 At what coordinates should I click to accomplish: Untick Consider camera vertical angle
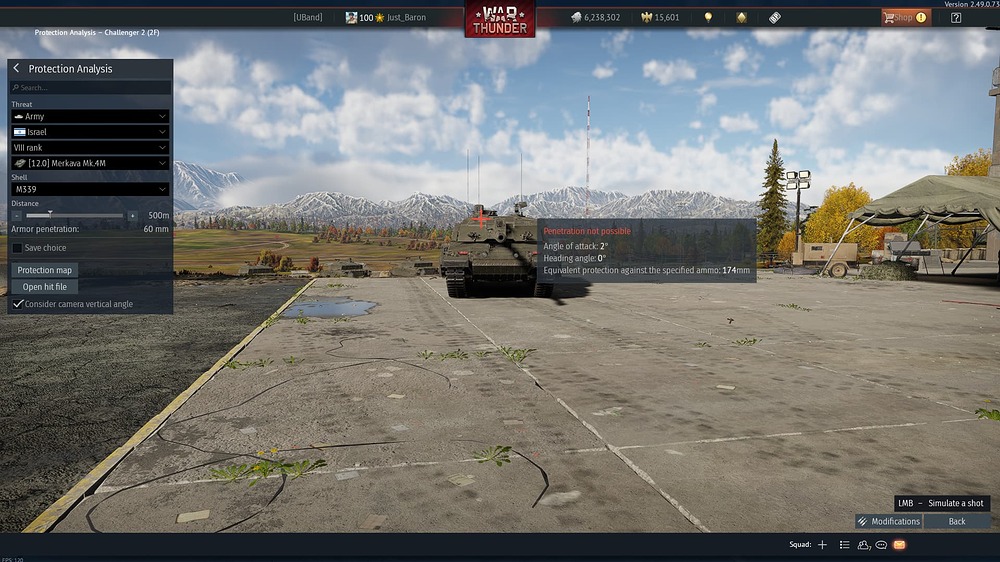[17, 304]
